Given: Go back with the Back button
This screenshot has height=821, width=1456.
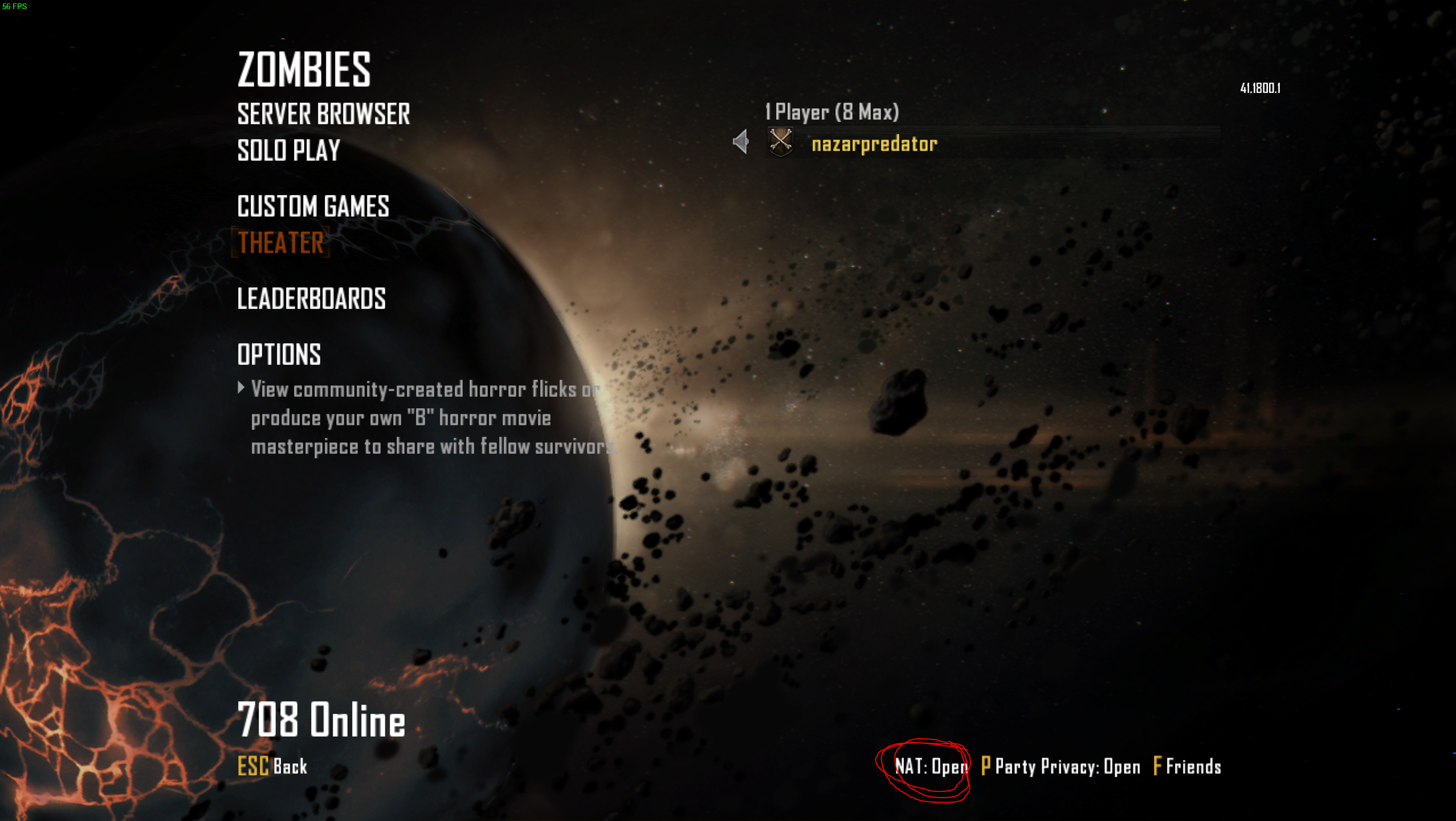Looking at the screenshot, I should click(x=272, y=766).
